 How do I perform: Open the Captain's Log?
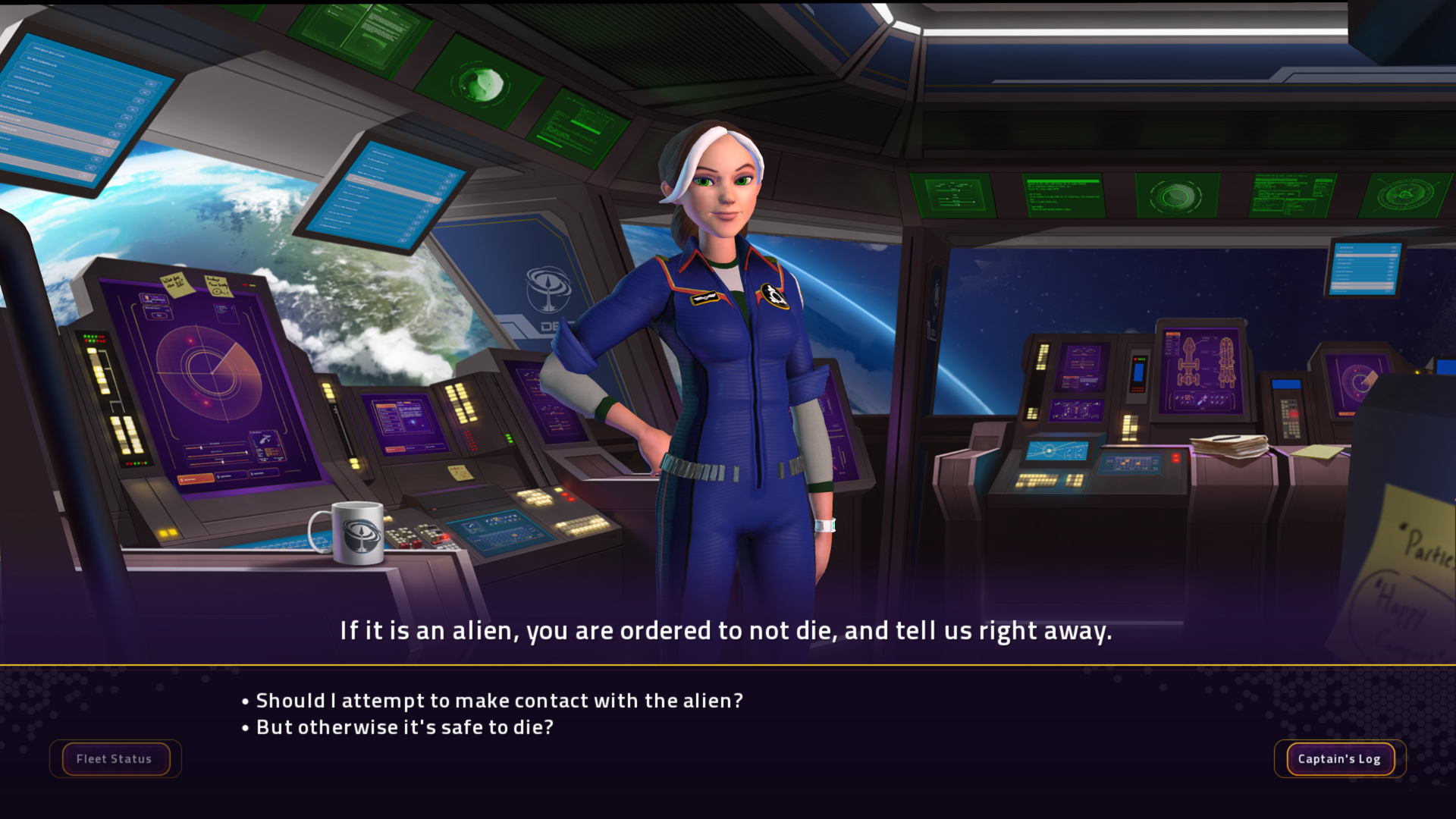1339,759
